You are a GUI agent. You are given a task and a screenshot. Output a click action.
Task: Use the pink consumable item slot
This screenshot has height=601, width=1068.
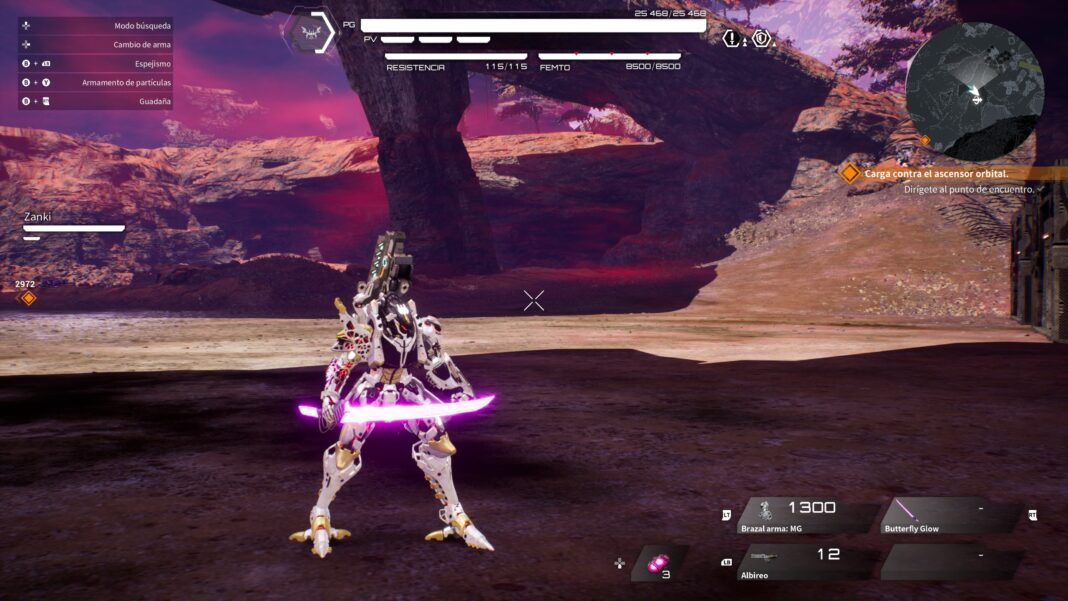[659, 564]
